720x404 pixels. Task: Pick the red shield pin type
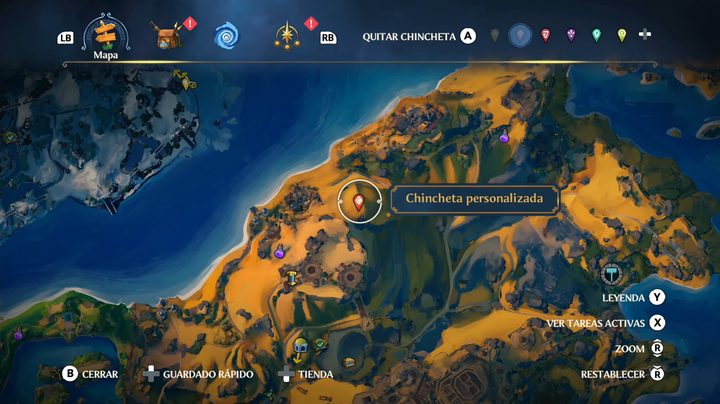point(545,36)
